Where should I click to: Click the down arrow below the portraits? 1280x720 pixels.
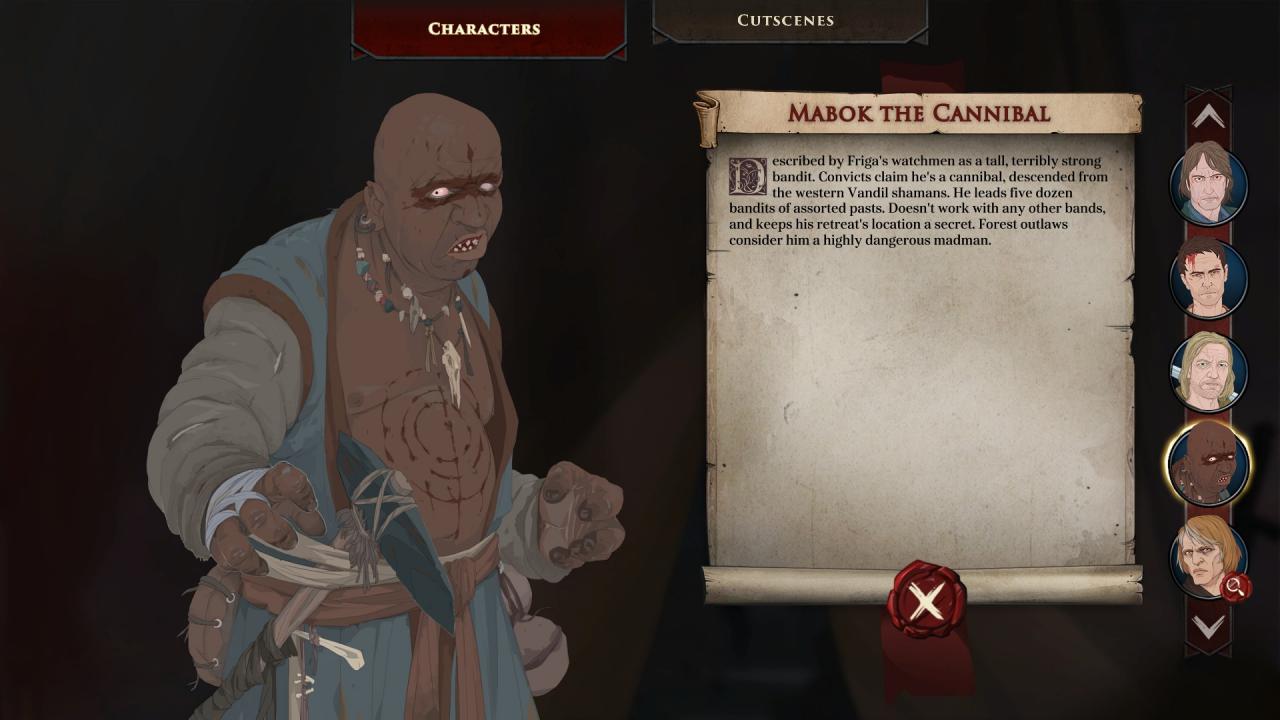pyautogui.click(x=1208, y=627)
